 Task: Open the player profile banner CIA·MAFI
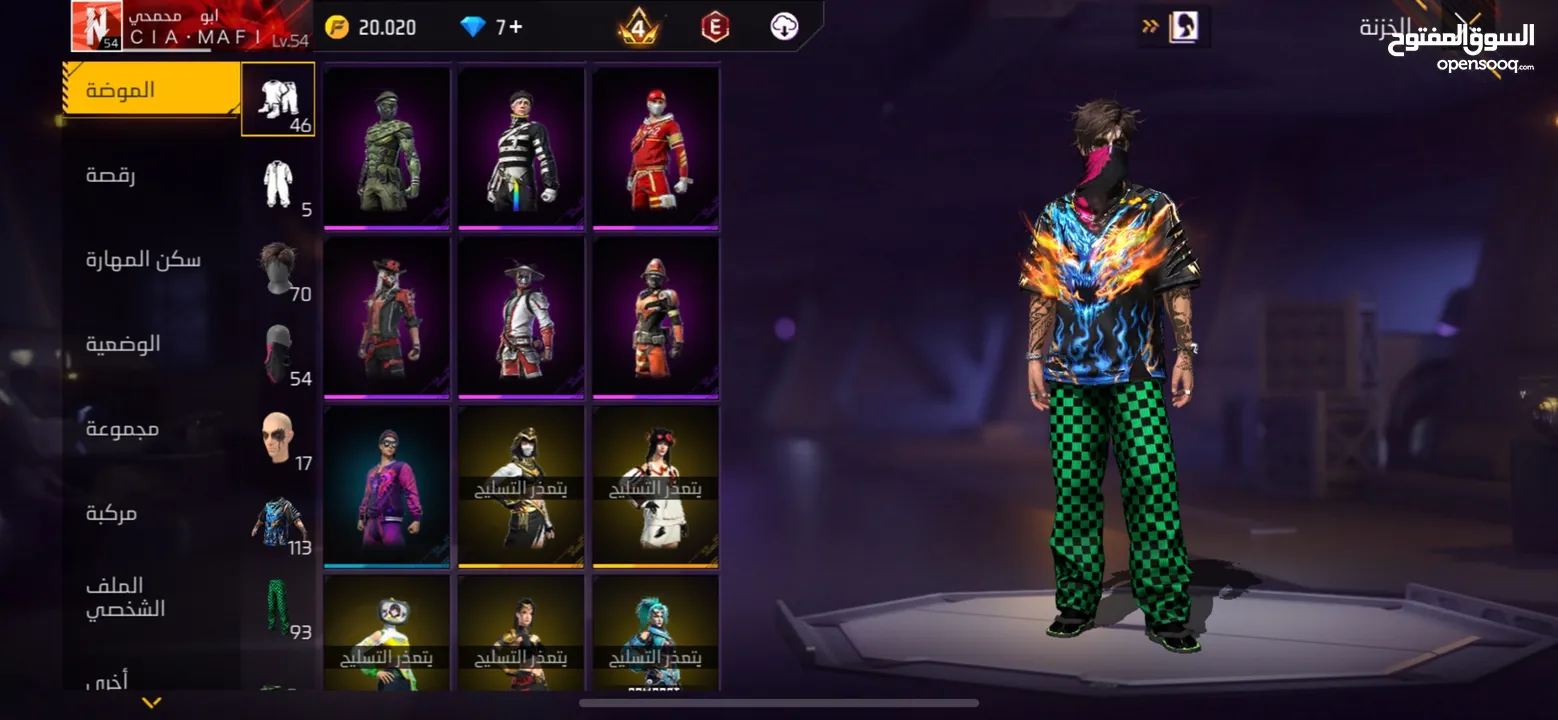click(190, 27)
